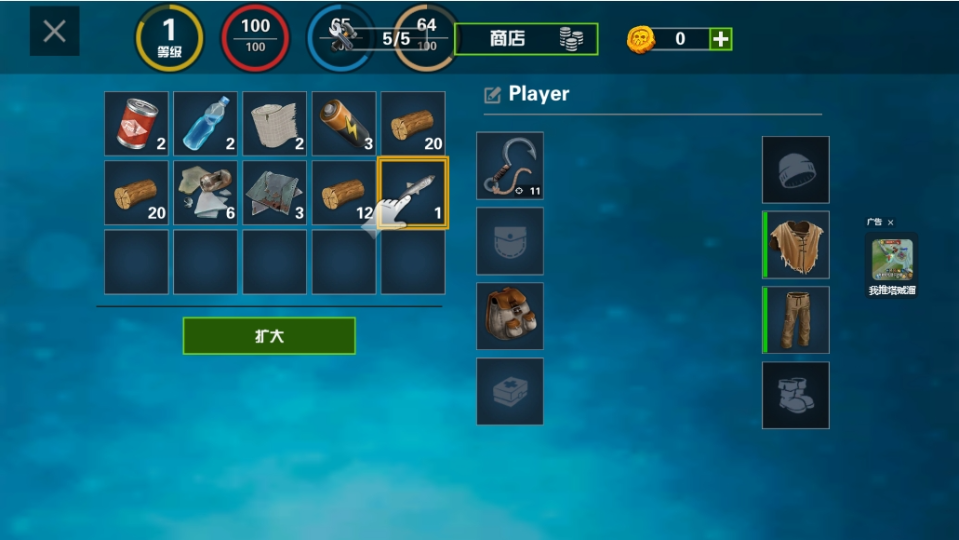The width and height of the screenshot is (959, 540).
Task: Expand the inventory with the 扩大 button
Action: tap(269, 336)
